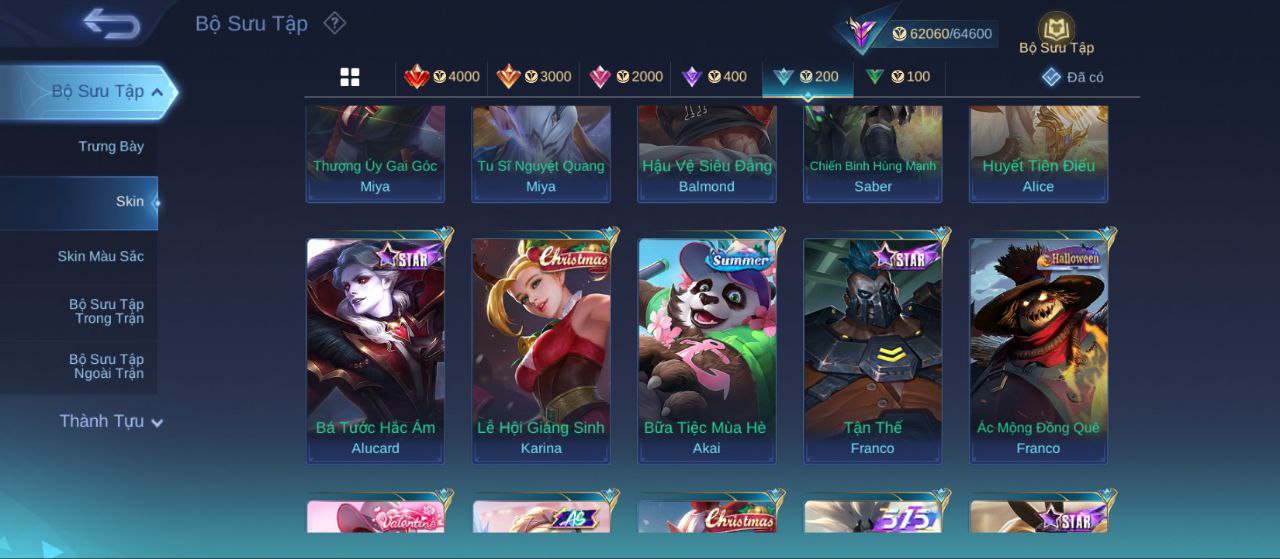Screen dimensions: 1280x559
Task: Expand the Thành Tựu section
Action: coord(110,422)
